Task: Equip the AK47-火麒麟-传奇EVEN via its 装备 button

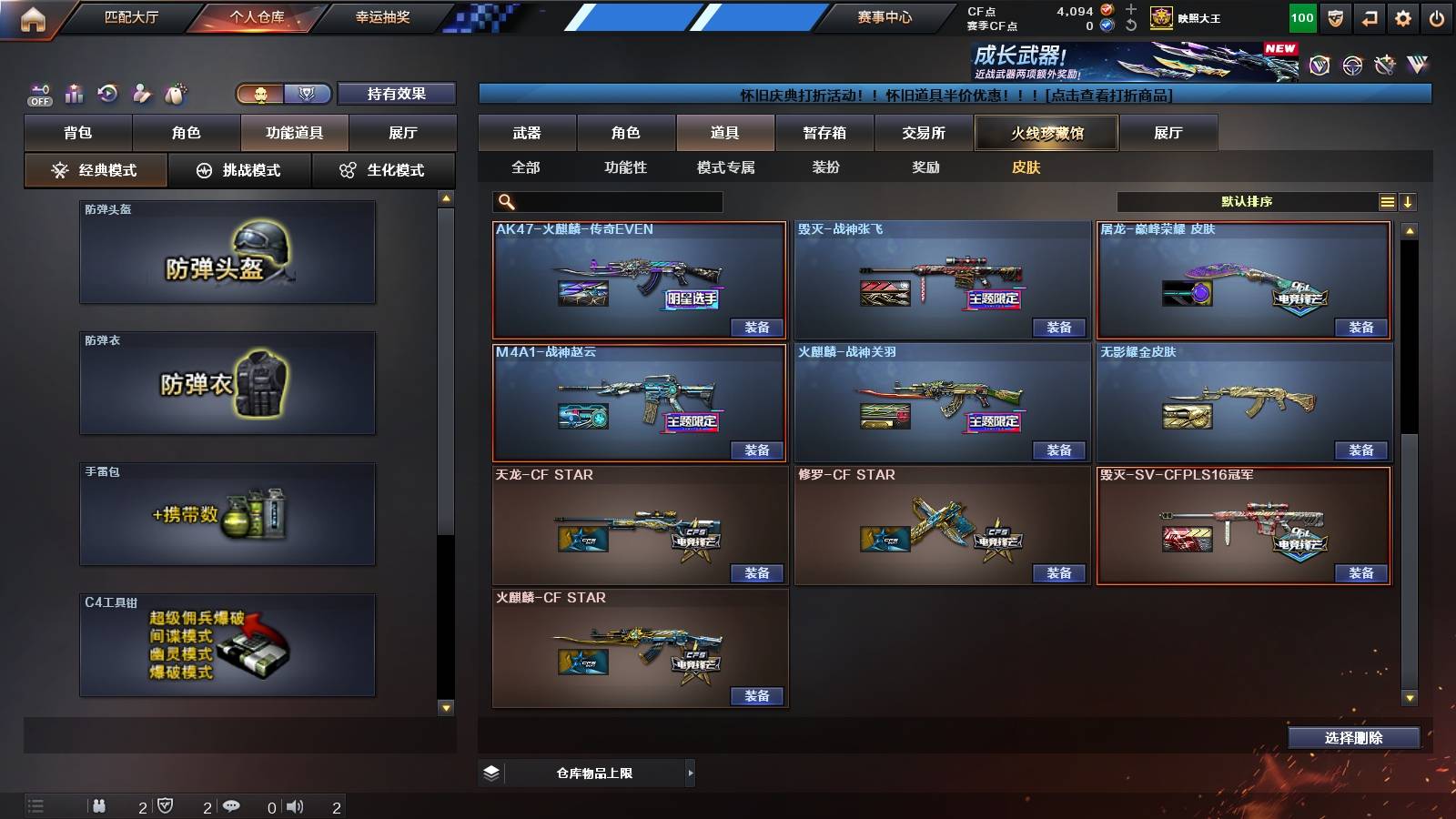Action: [755, 327]
